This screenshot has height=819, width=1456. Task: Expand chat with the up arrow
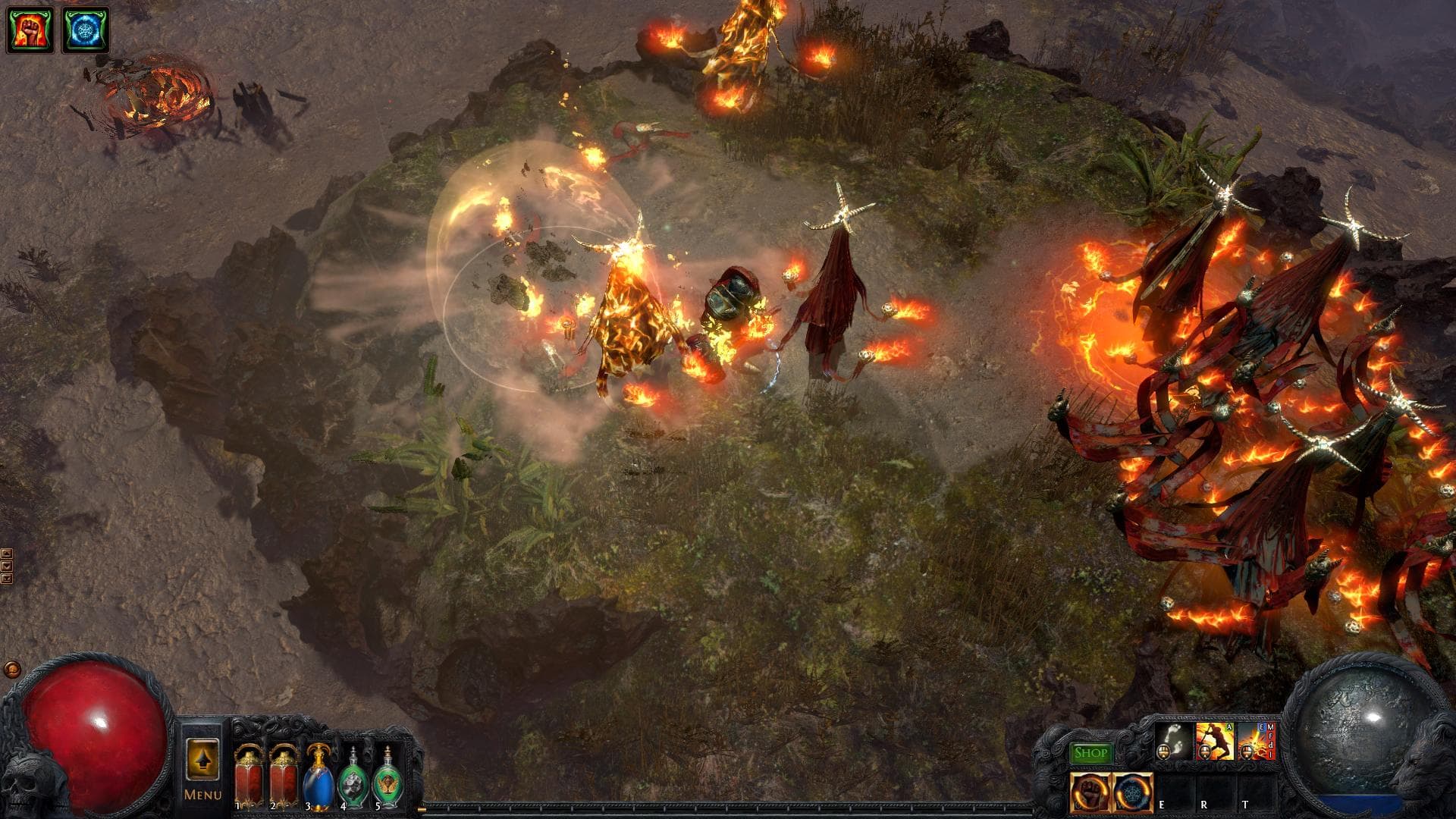[x=7, y=554]
